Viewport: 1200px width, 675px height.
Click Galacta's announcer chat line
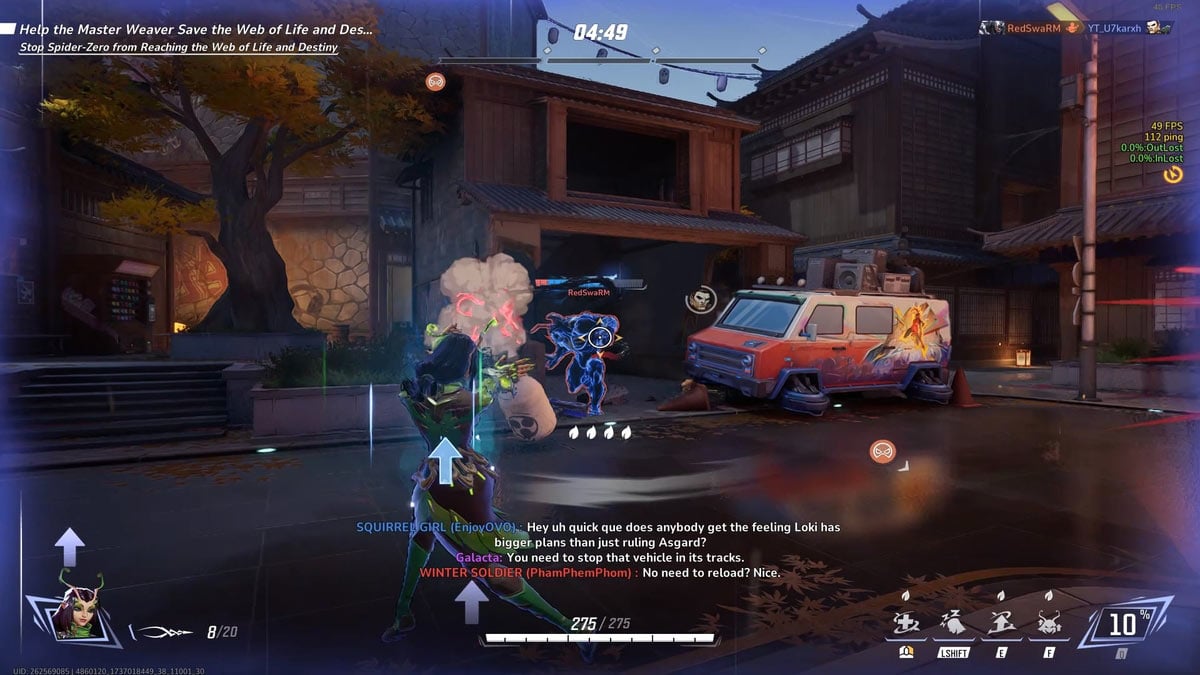pos(600,557)
